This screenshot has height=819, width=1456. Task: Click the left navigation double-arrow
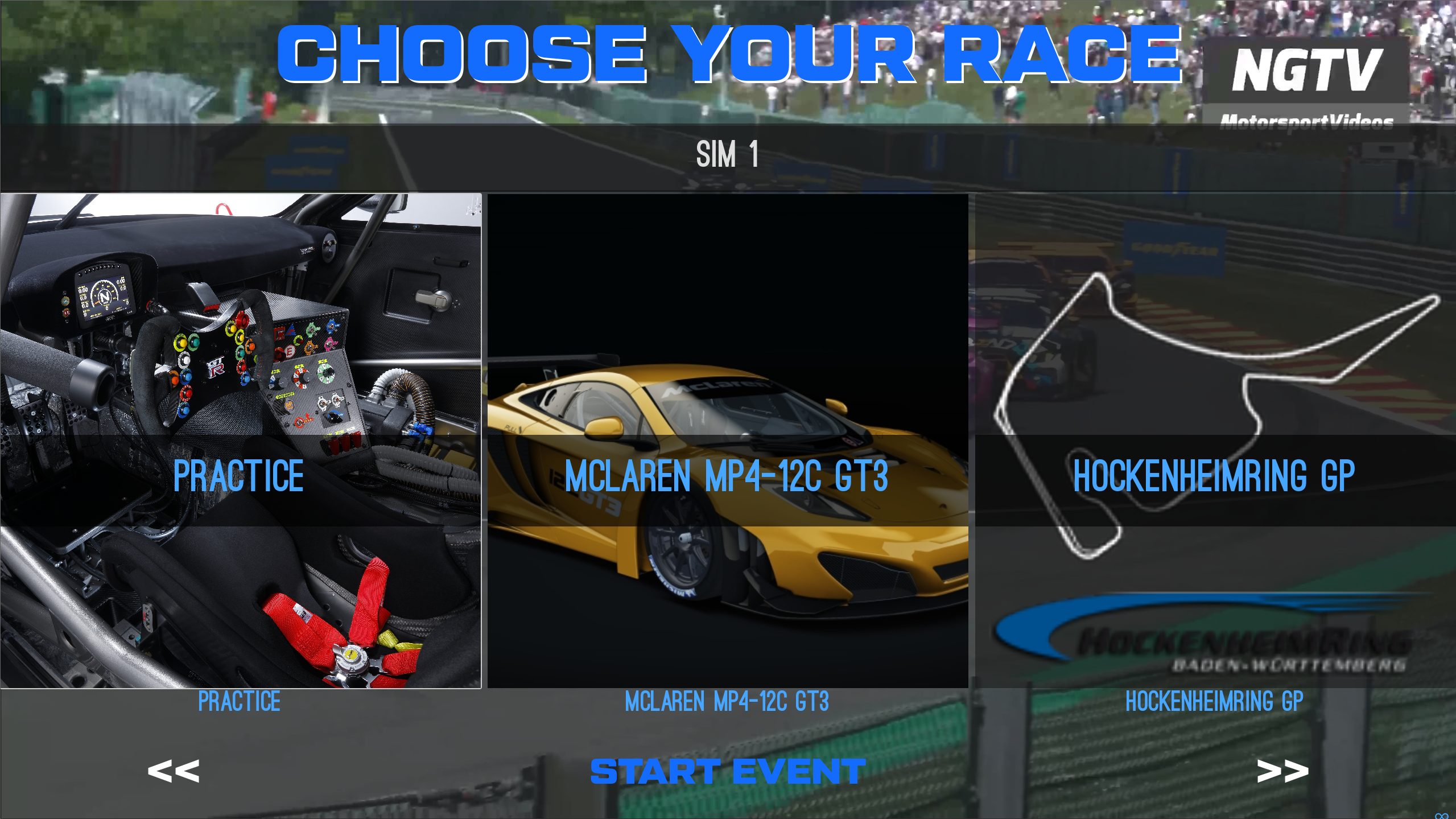click(174, 771)
